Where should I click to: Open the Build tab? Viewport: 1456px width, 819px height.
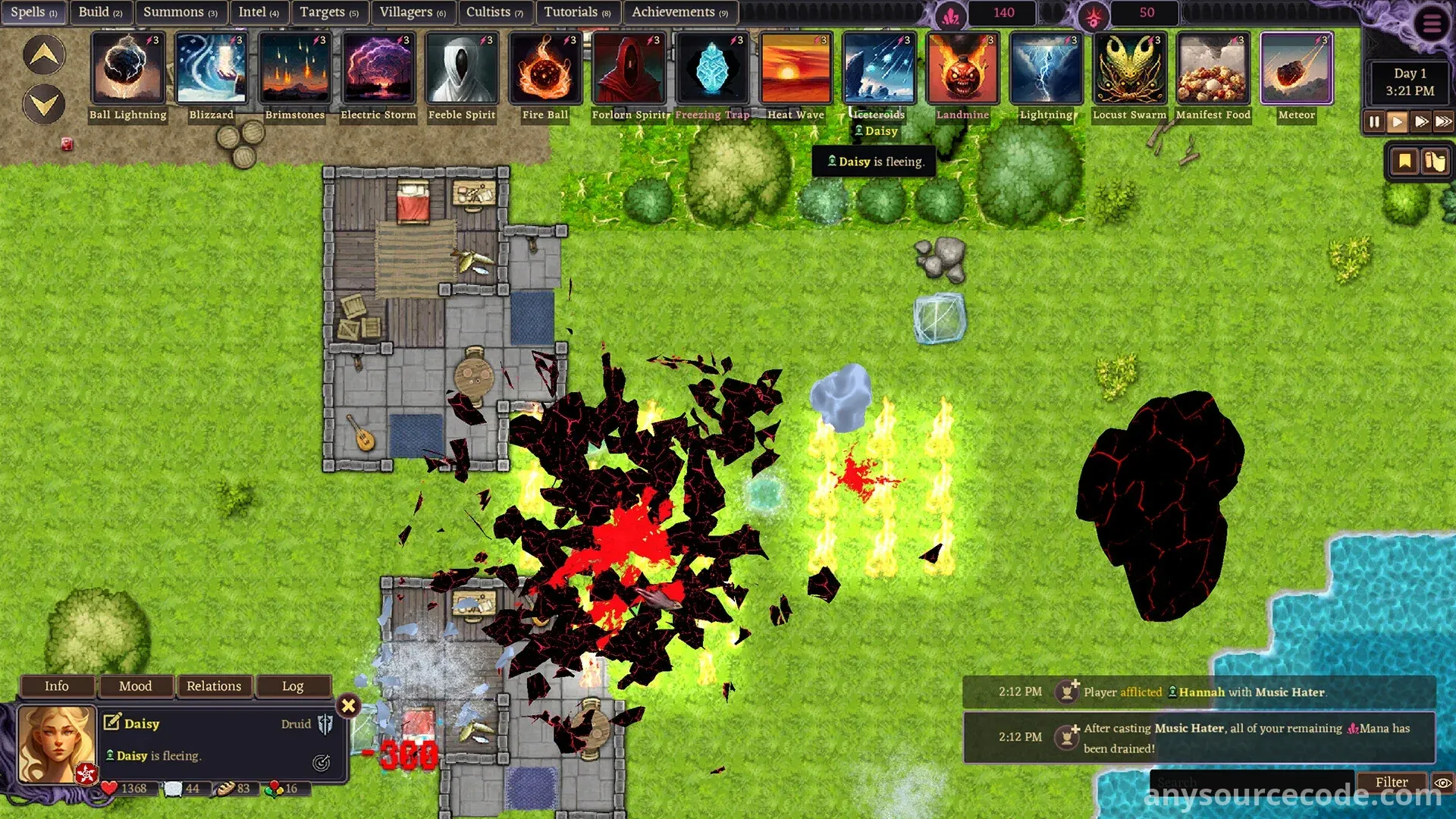[x=100, y=12]
